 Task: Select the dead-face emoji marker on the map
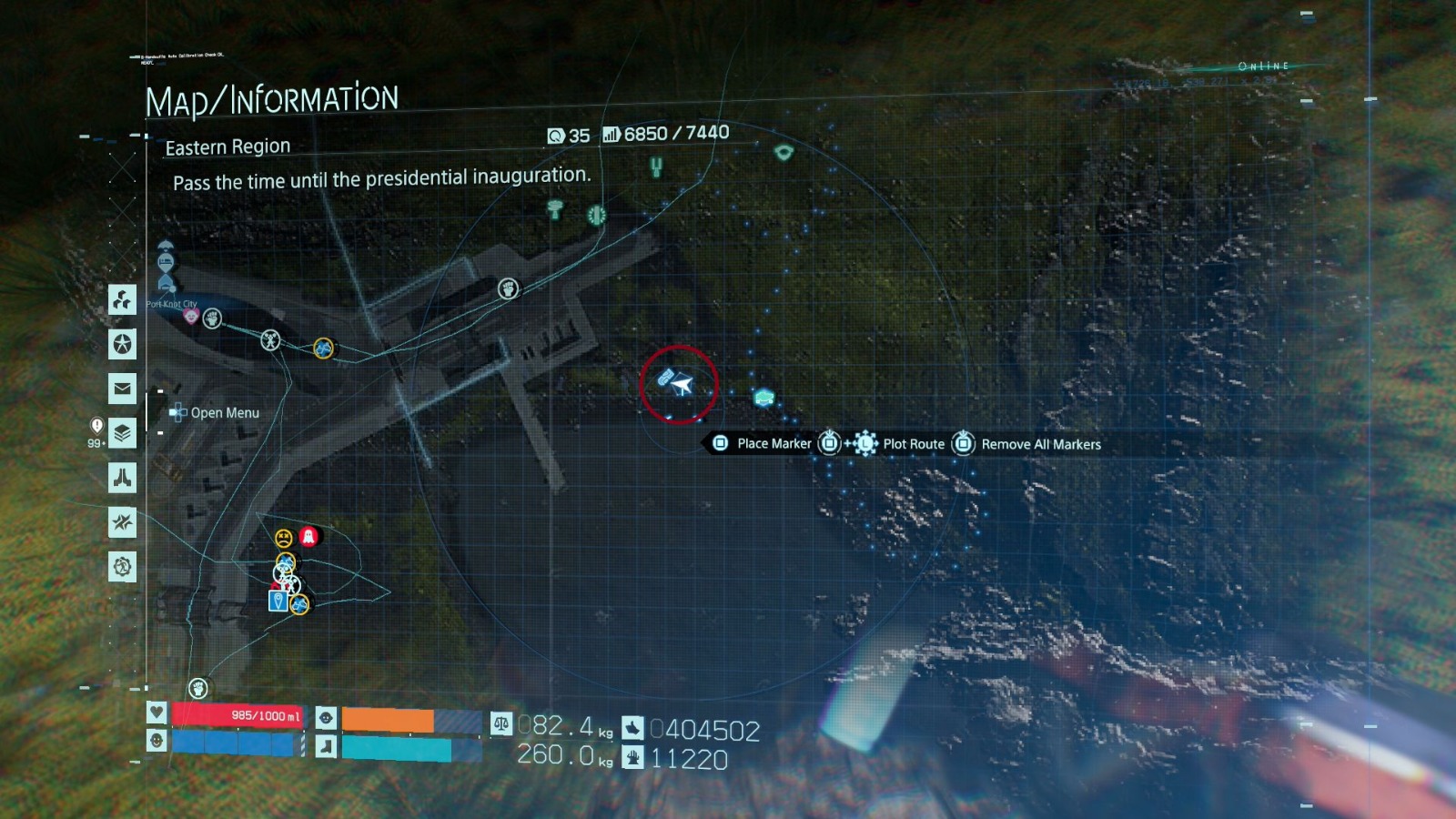pyautogui.click(x=283, y=538)
